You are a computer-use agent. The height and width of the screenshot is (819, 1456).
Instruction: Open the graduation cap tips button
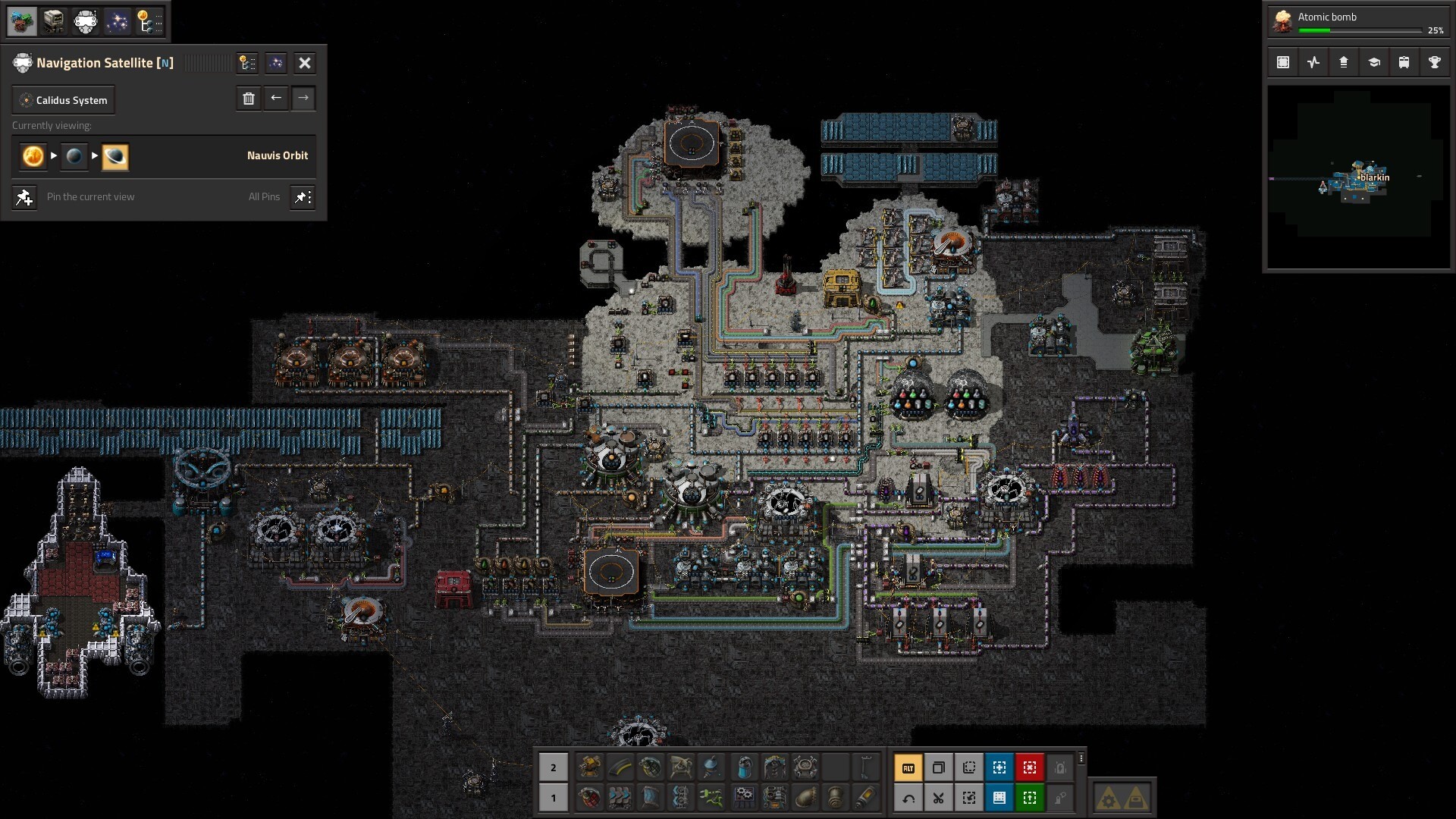(1373, 63)
